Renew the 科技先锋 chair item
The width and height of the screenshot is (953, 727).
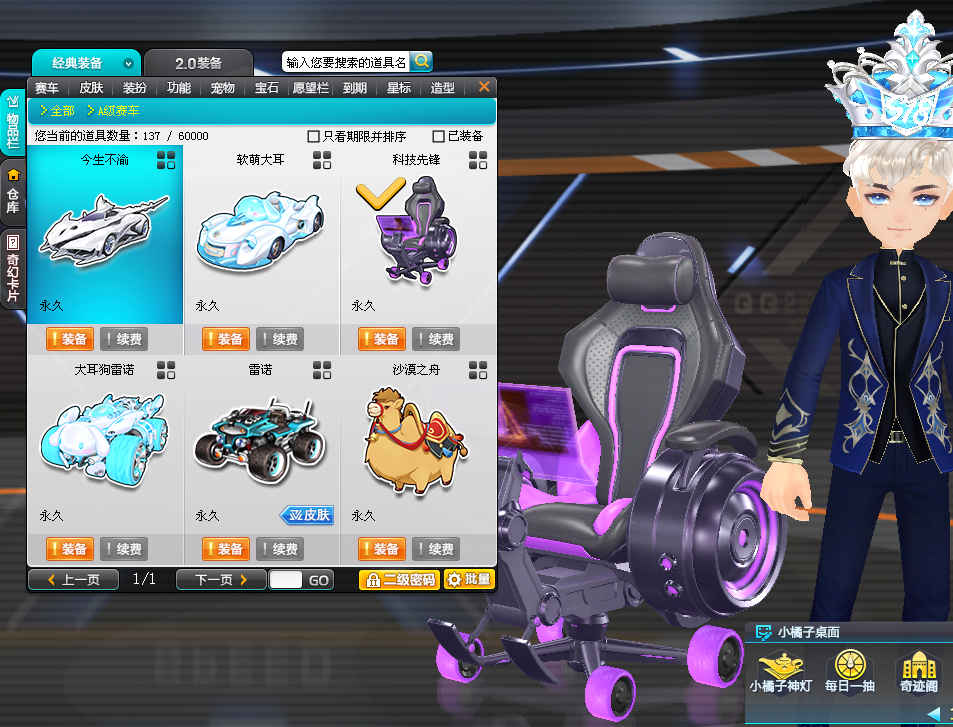pyautogui.click(x=436, y=339)
